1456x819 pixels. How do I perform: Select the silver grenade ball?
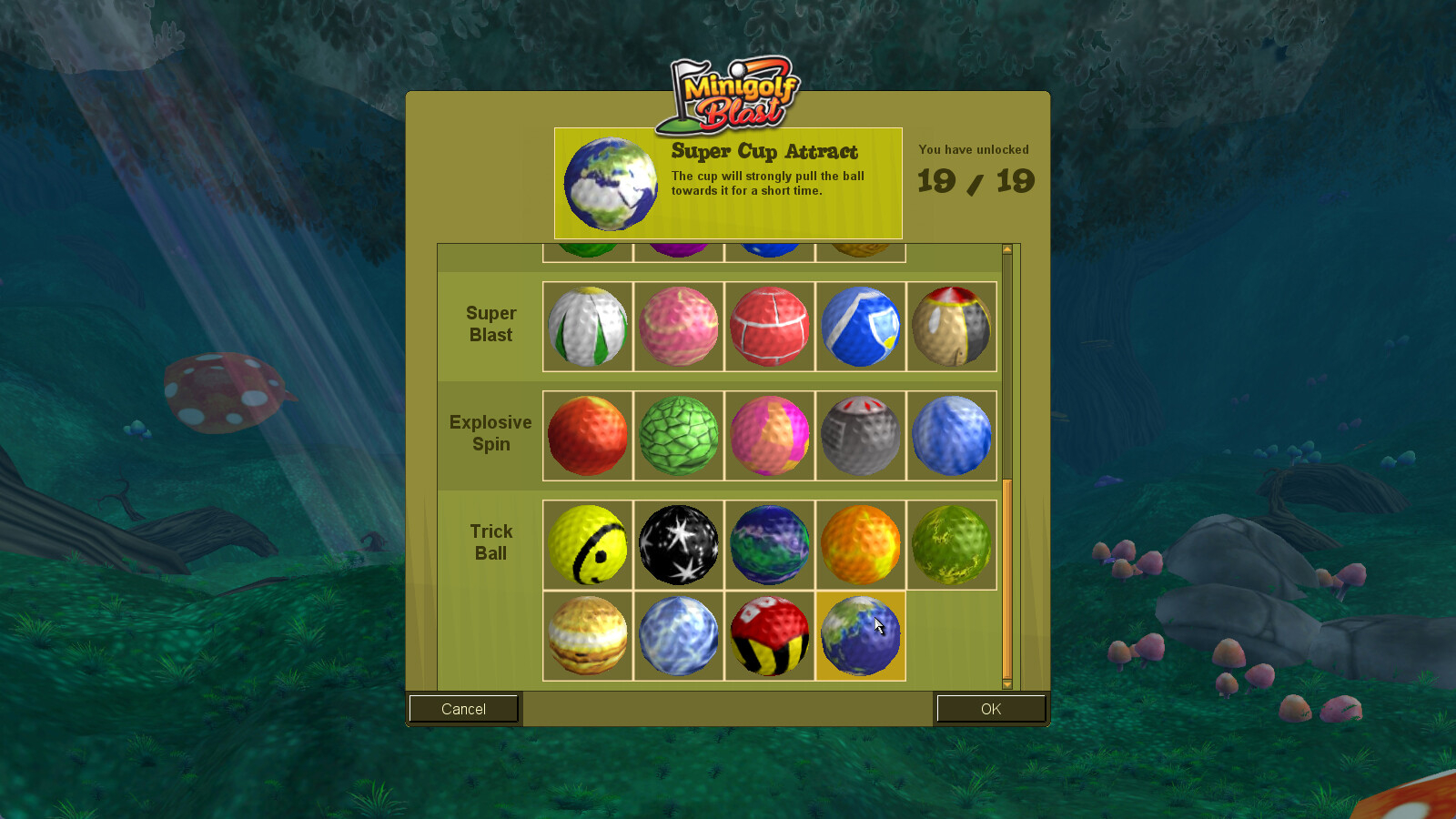pyautogui.click(x=860, y=435)
